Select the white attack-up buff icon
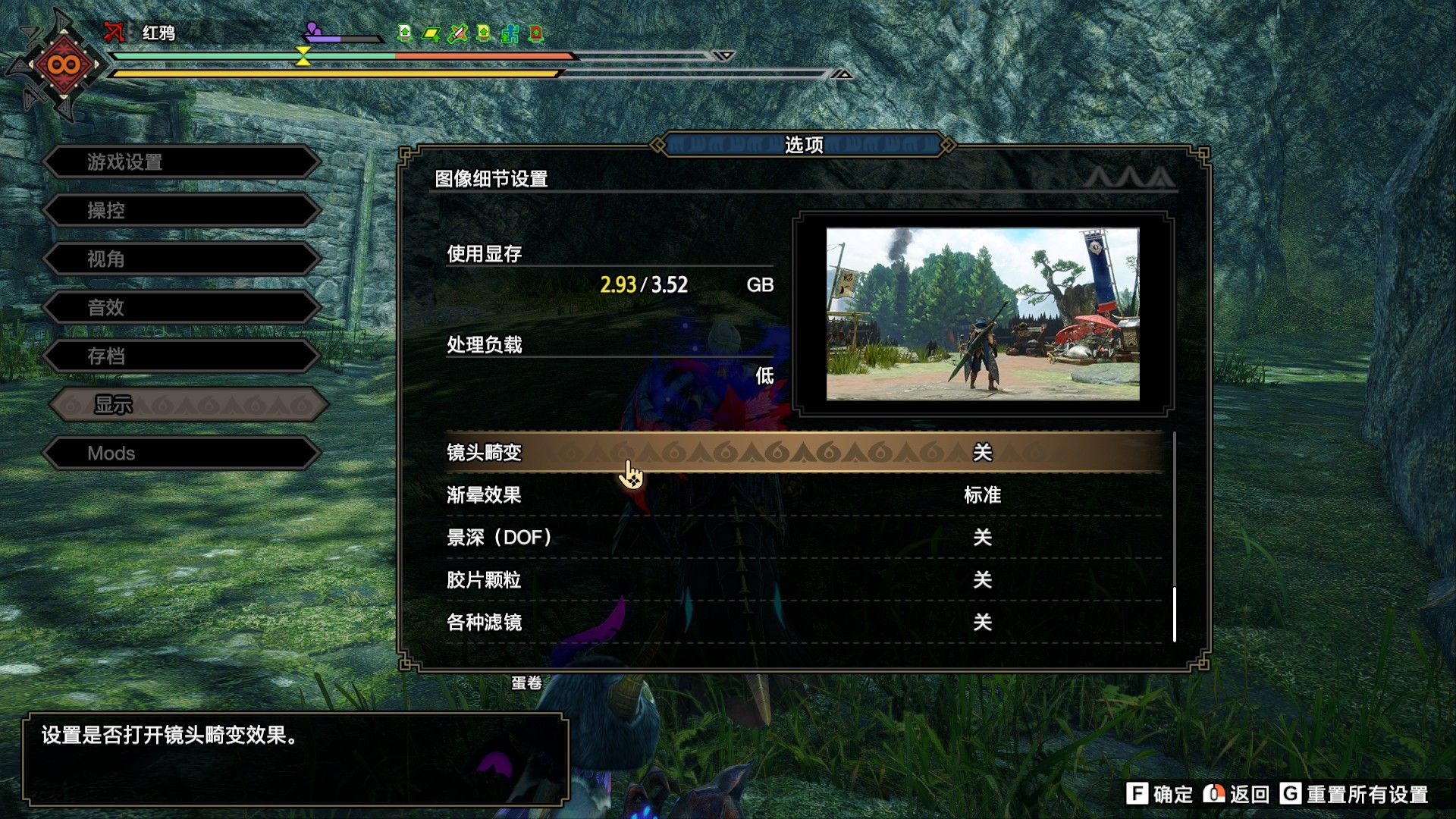 pos(404,33)
